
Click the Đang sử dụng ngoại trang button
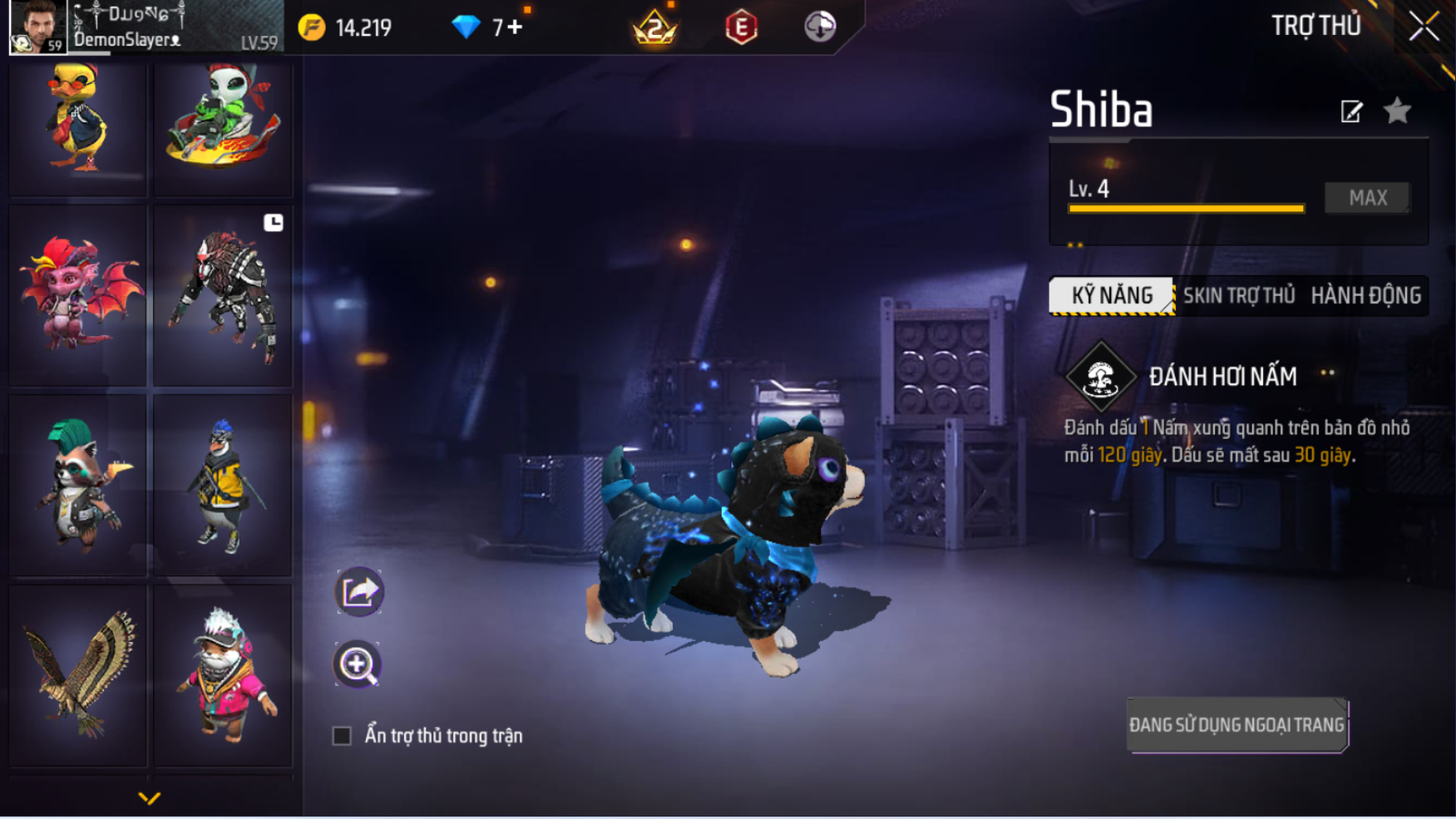point(1236,725)
